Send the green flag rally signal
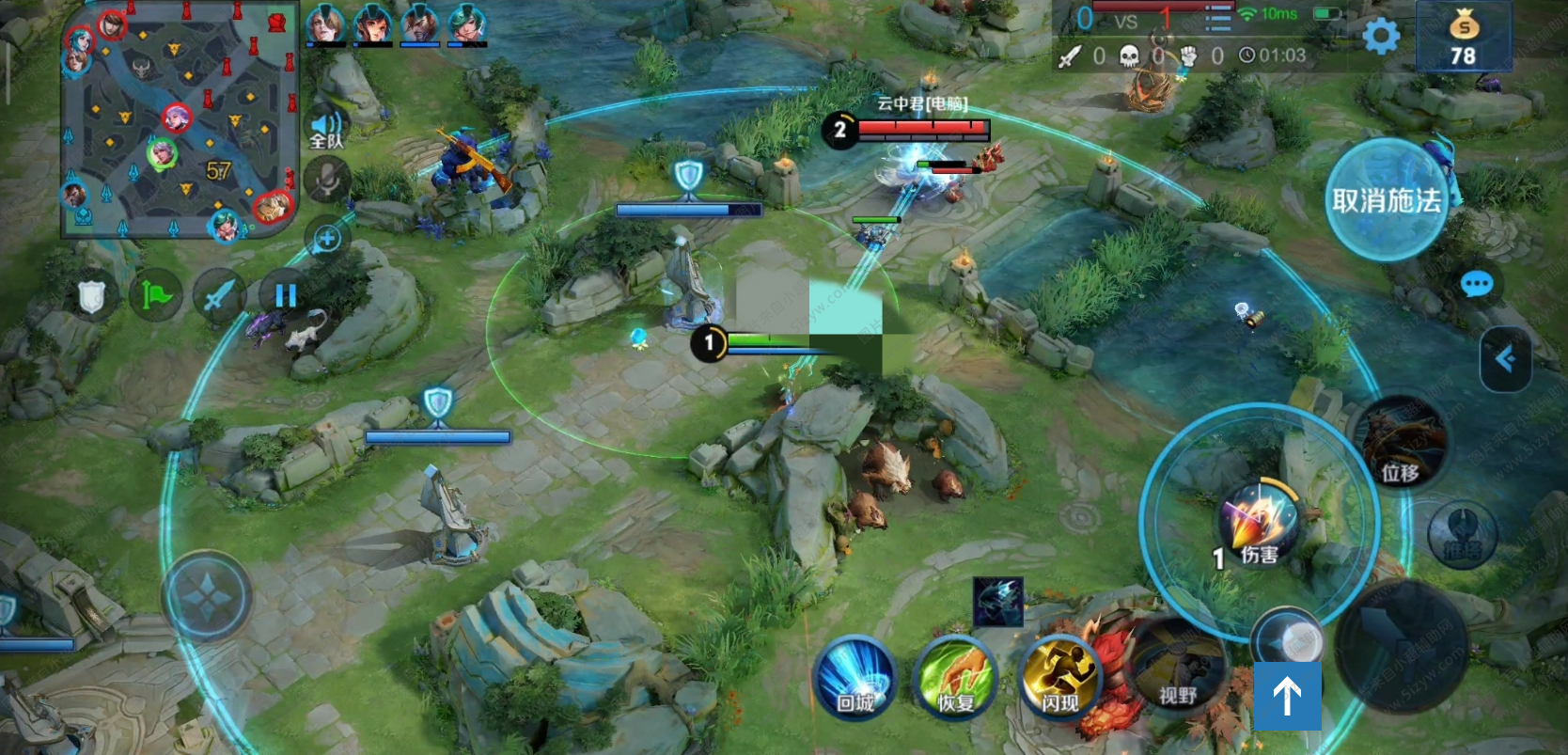 156,296
